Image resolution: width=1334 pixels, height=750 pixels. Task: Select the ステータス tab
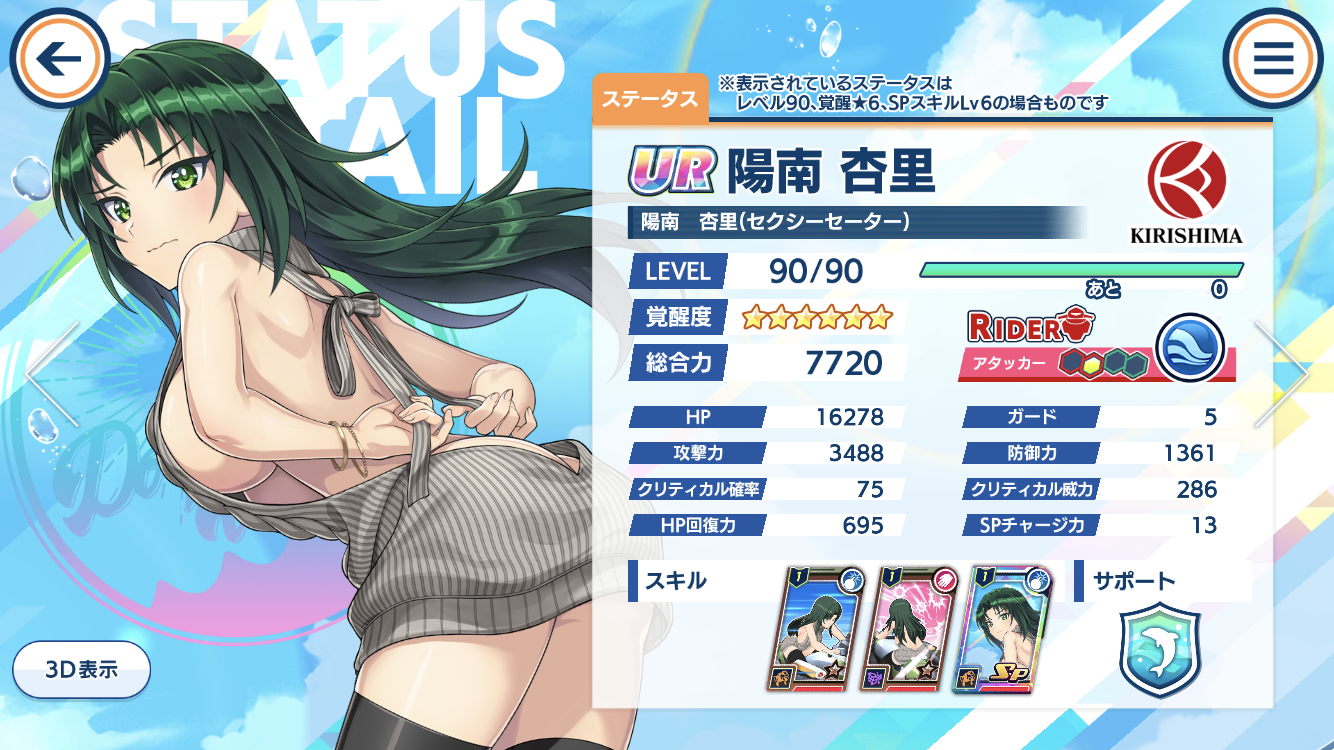coord(650,98)
